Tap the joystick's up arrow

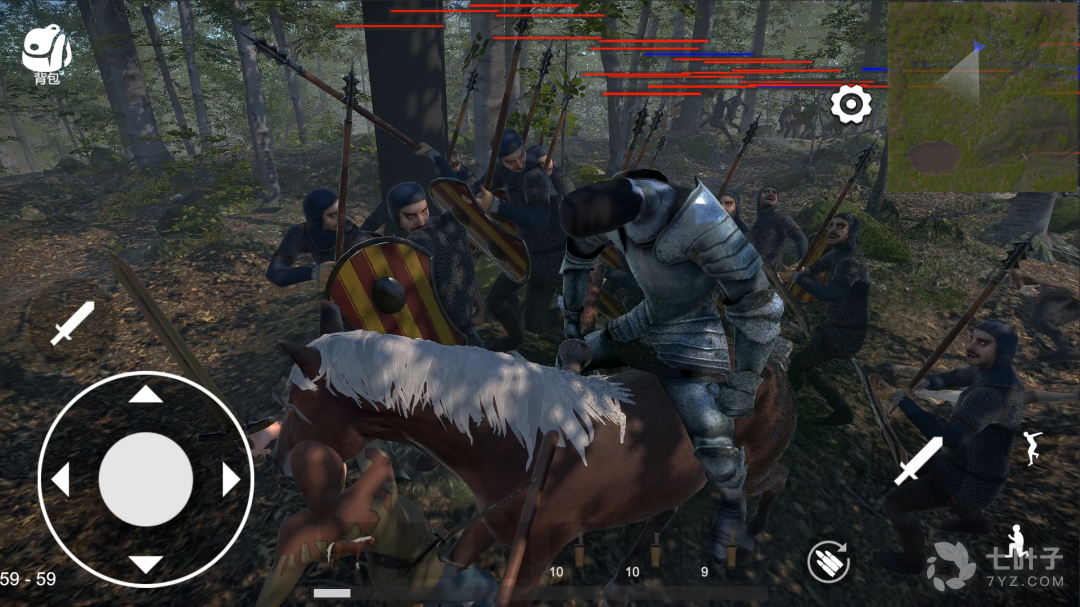click(x=146, y=394)
